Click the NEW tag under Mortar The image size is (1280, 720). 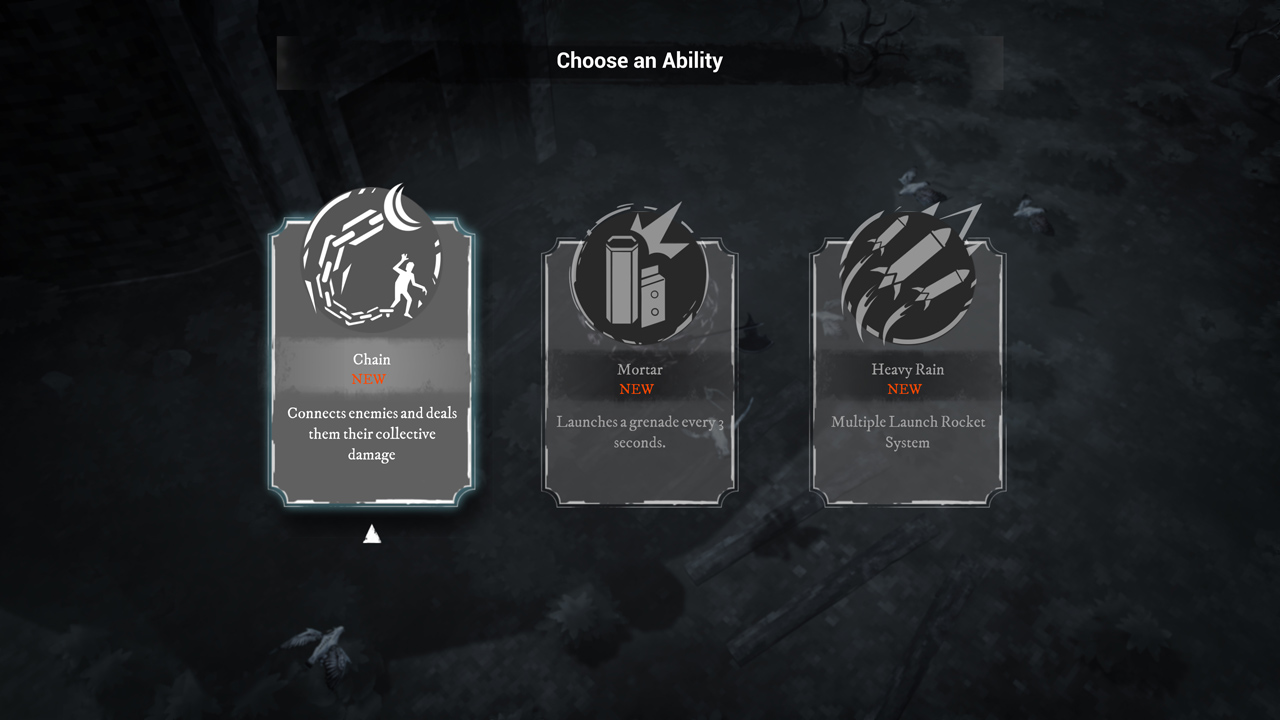pyautogui.click(x=637, y=389)
